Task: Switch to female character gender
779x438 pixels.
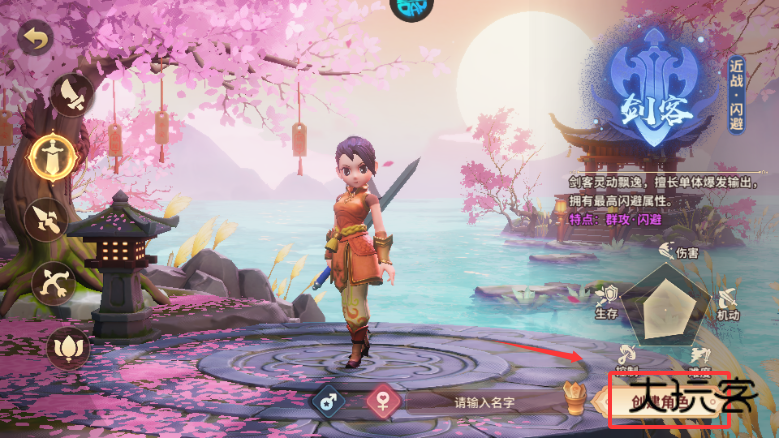Action: click(x=381, y=402)
